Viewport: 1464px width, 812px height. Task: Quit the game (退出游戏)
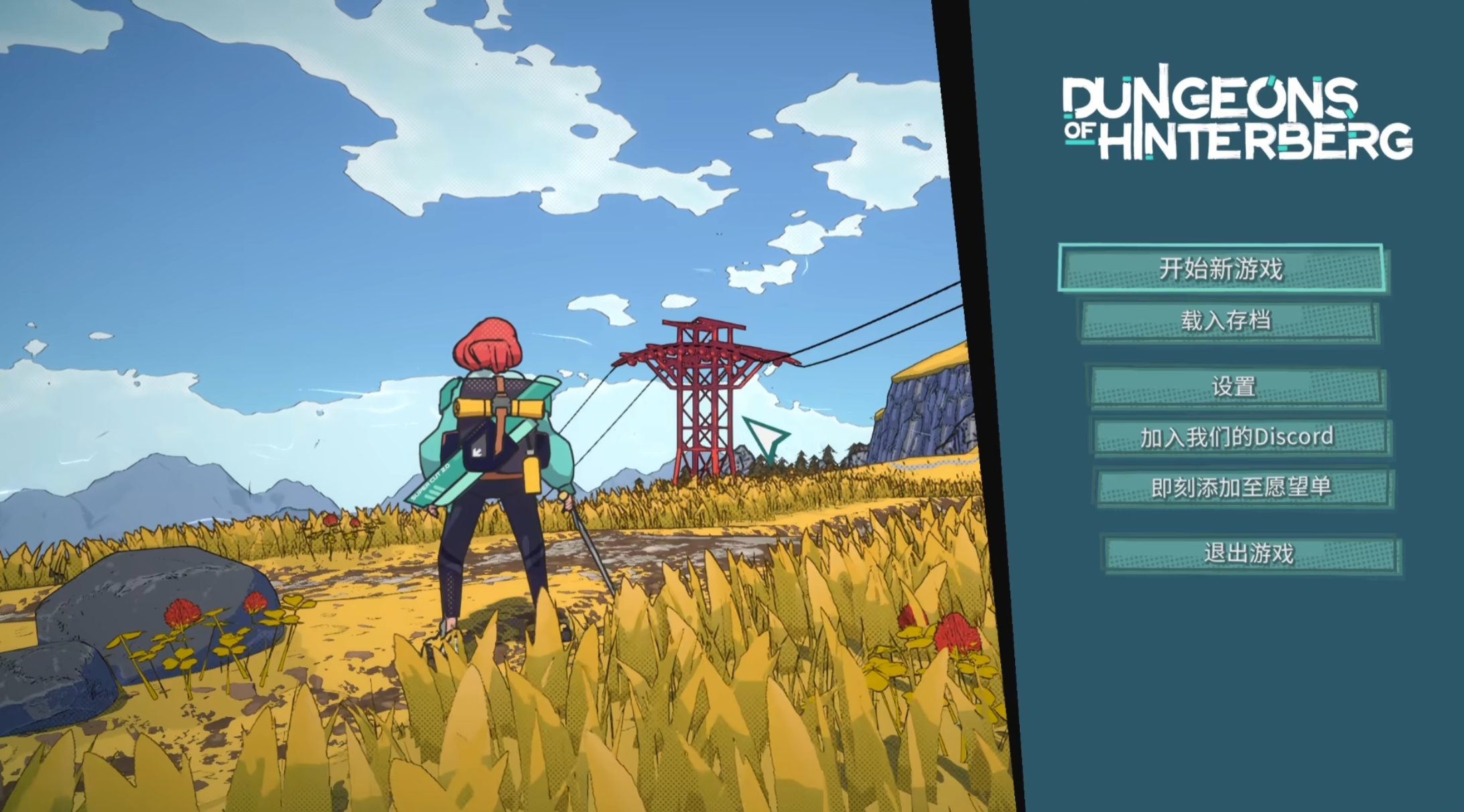click(x=1249, y=553)
